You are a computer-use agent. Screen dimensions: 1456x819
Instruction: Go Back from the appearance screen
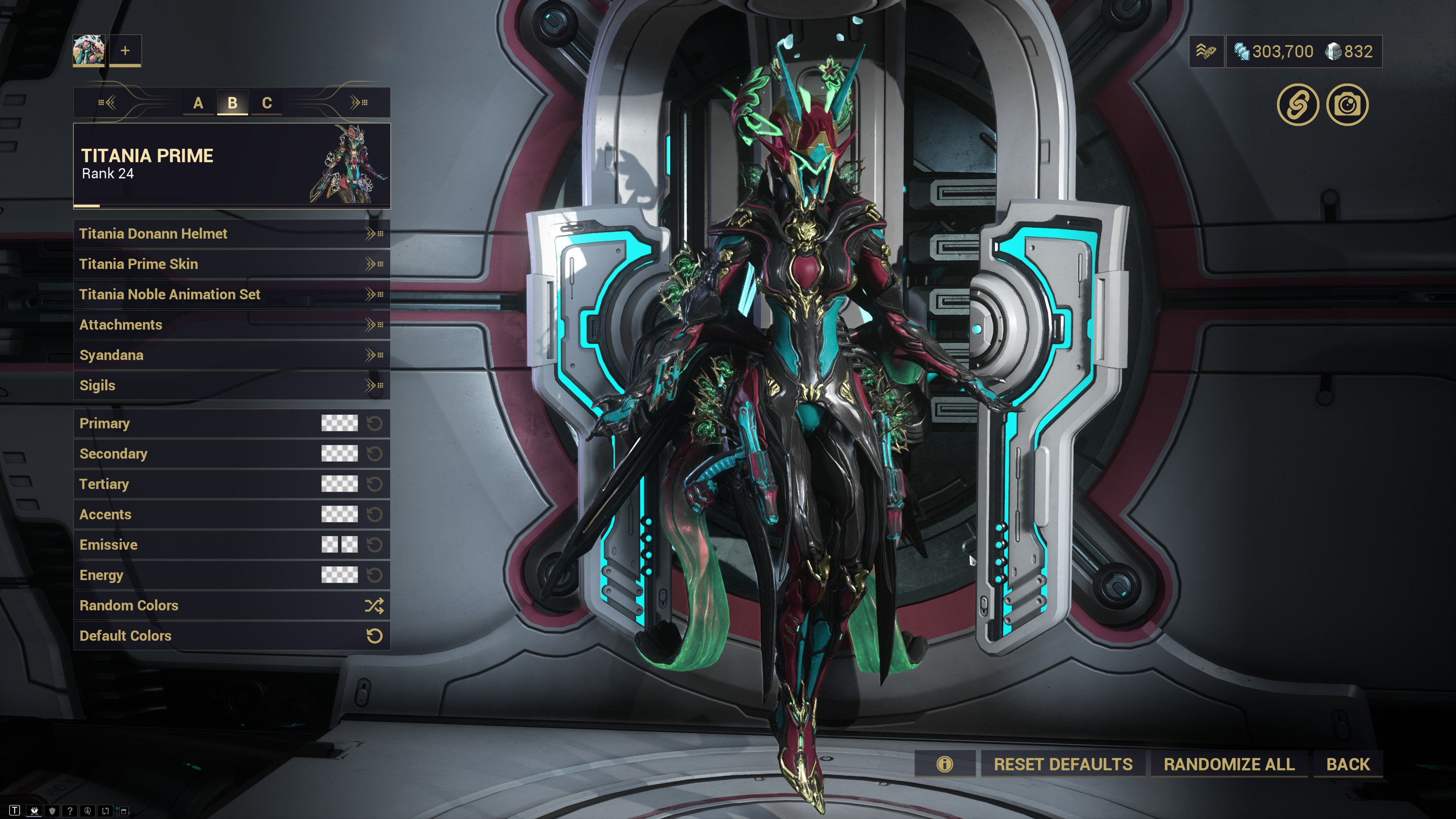coord(1348,764)
